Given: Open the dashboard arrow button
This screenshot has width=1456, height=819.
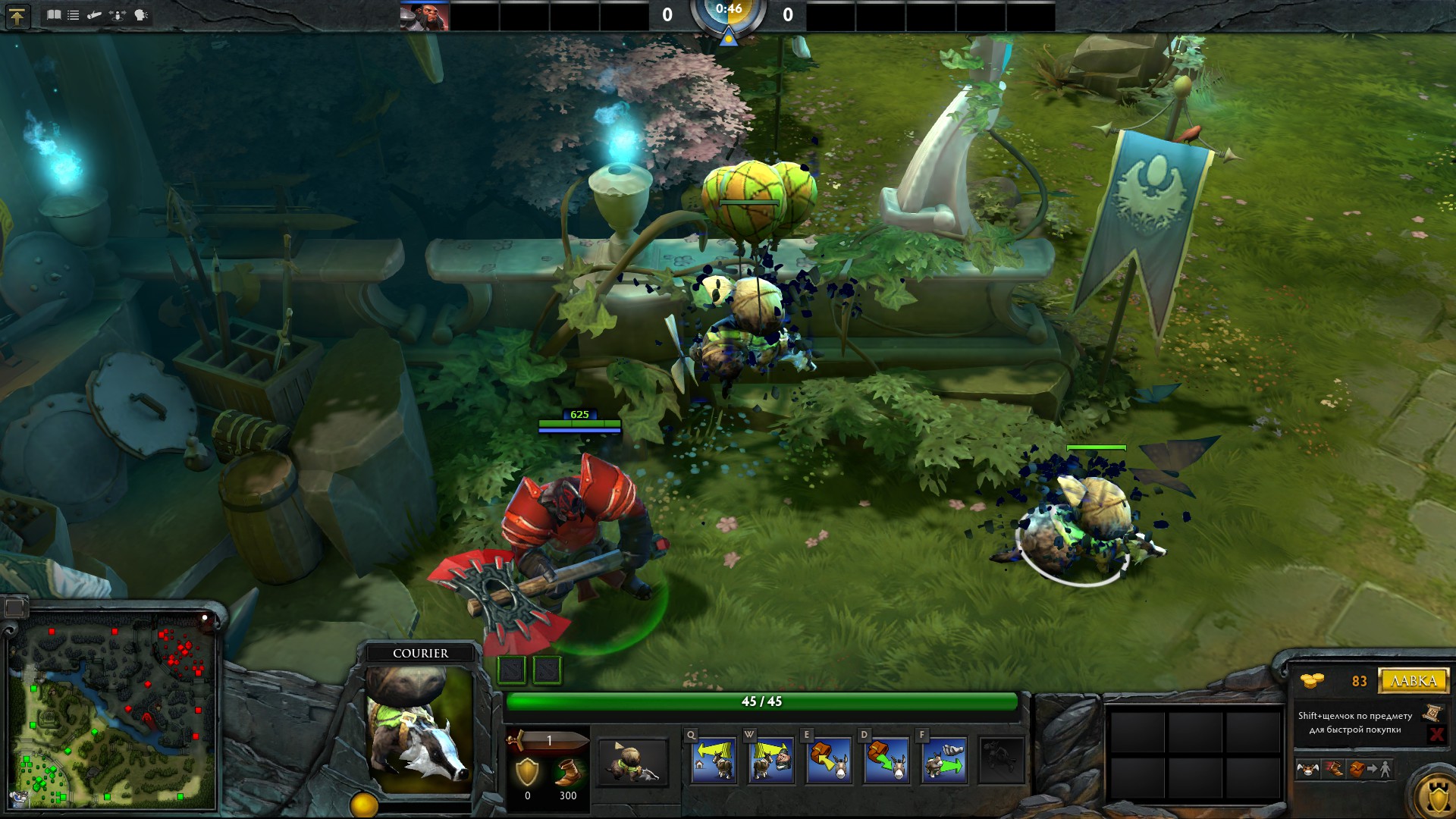Looking at the screenshot, I should [17, 16].
